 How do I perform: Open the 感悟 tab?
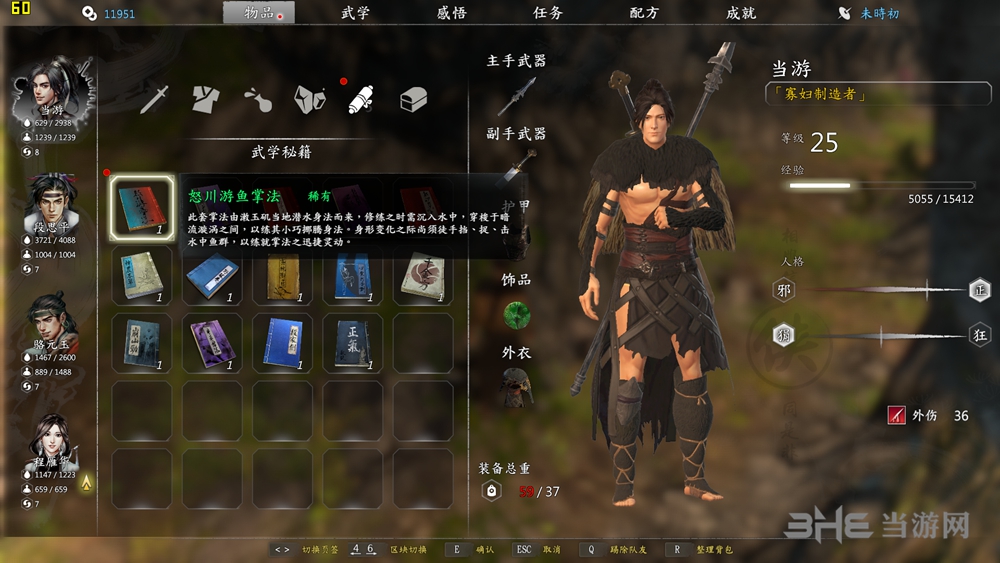coord(451,14)
